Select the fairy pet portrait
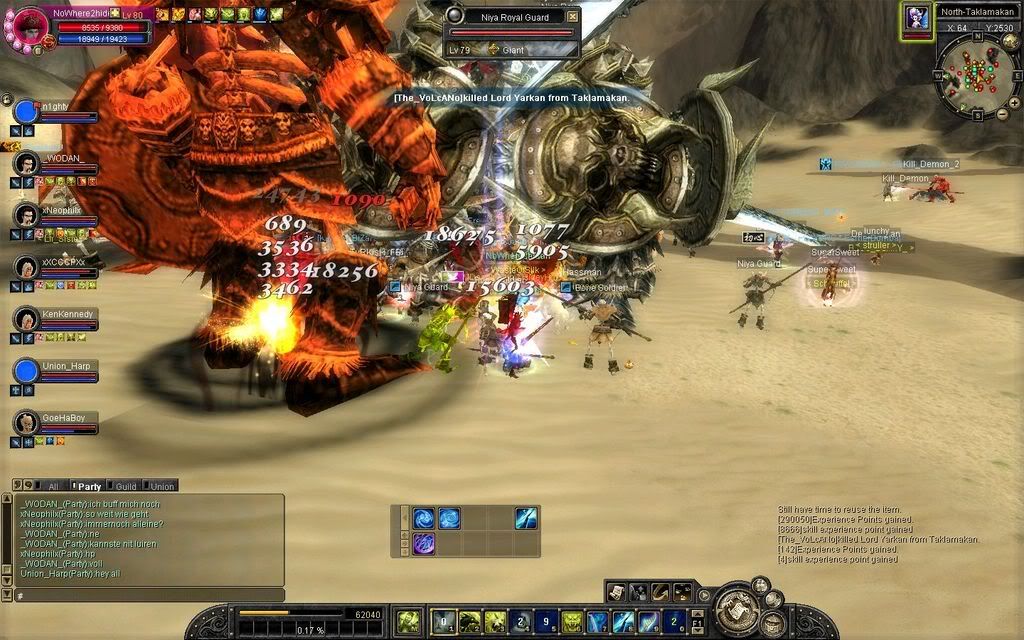1024x640 pixels. (x=915, y=18)
